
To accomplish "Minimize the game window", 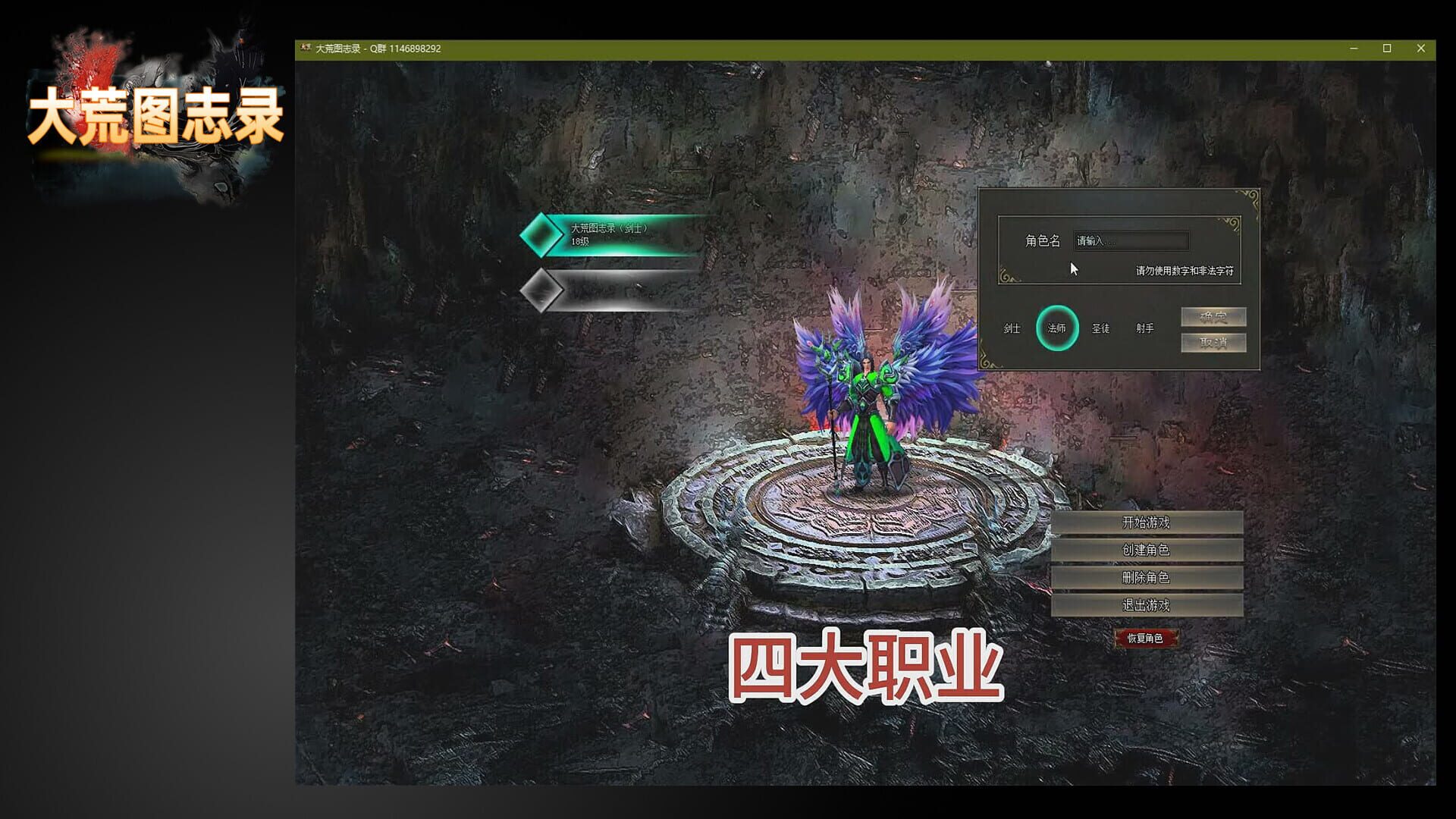I will 1354,47.
